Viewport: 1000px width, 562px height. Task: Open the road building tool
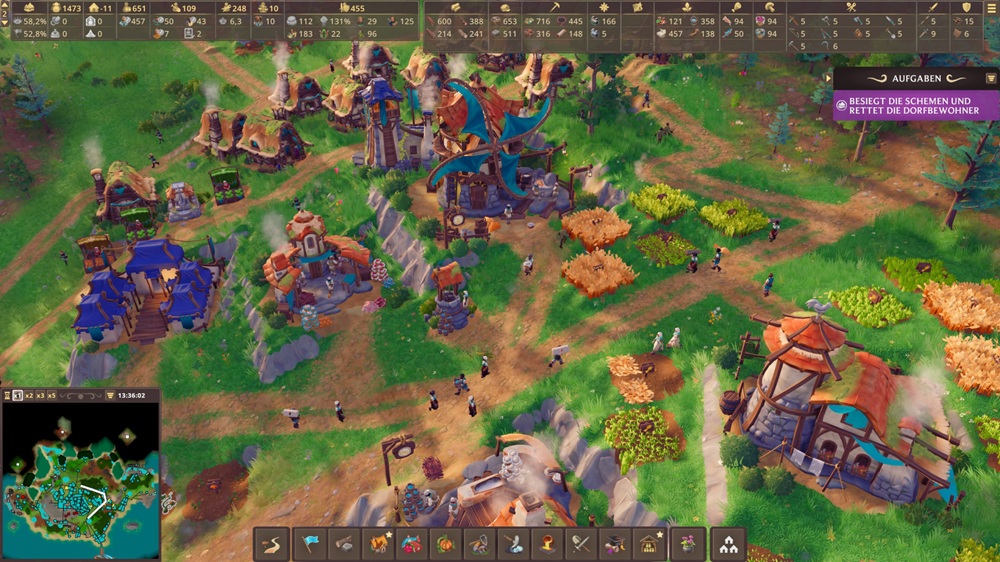[270, 544]
